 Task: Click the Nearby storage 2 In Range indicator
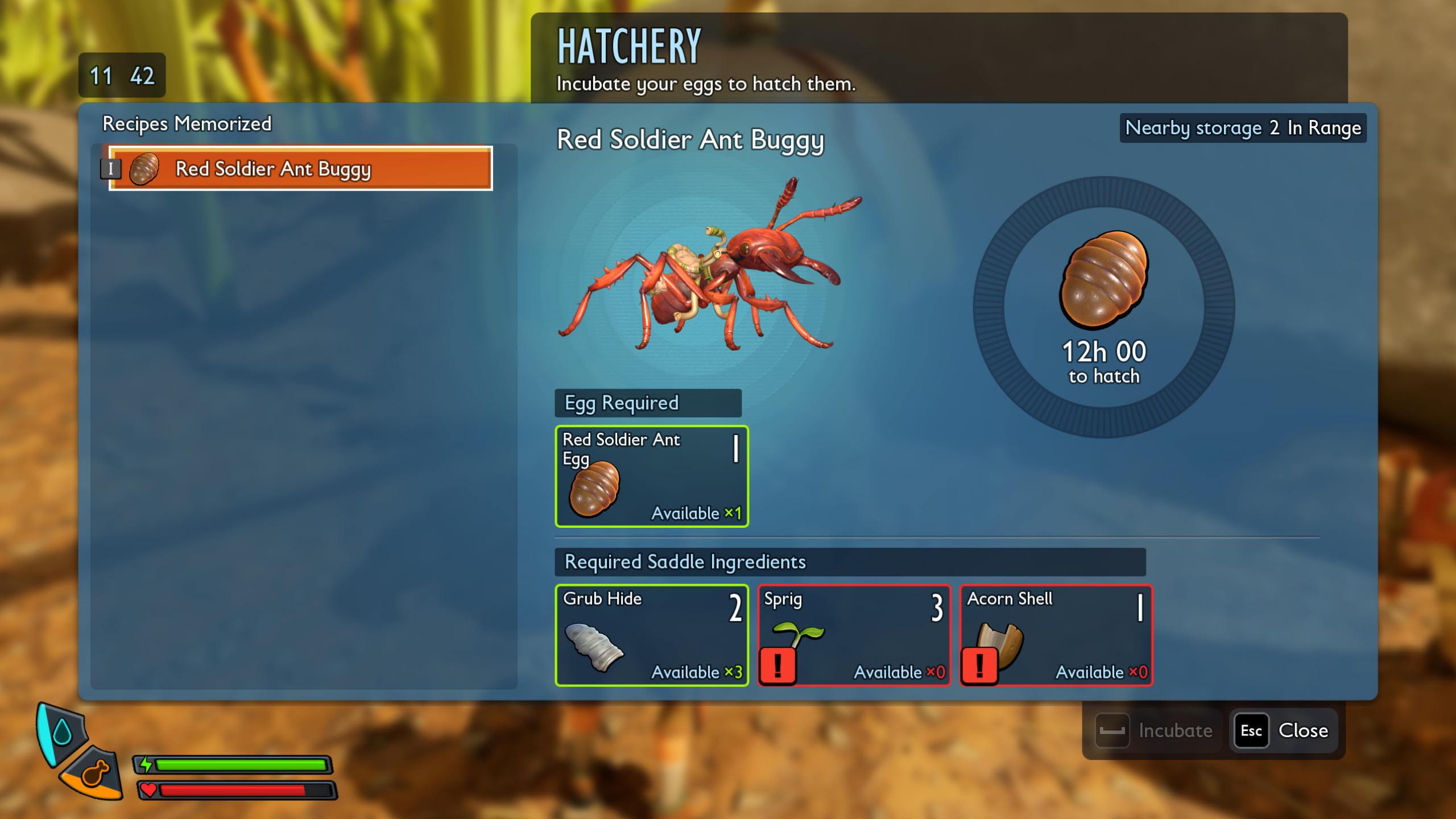pos(1243,128)
